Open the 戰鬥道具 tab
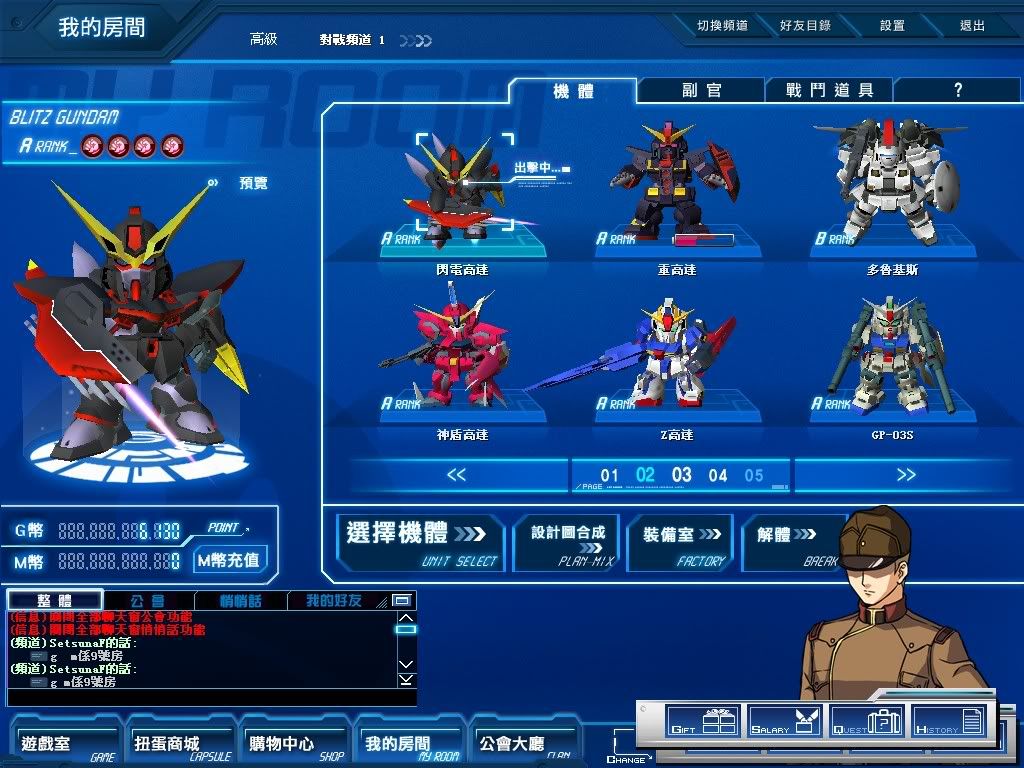The image size is (1024, 768). 829,90
